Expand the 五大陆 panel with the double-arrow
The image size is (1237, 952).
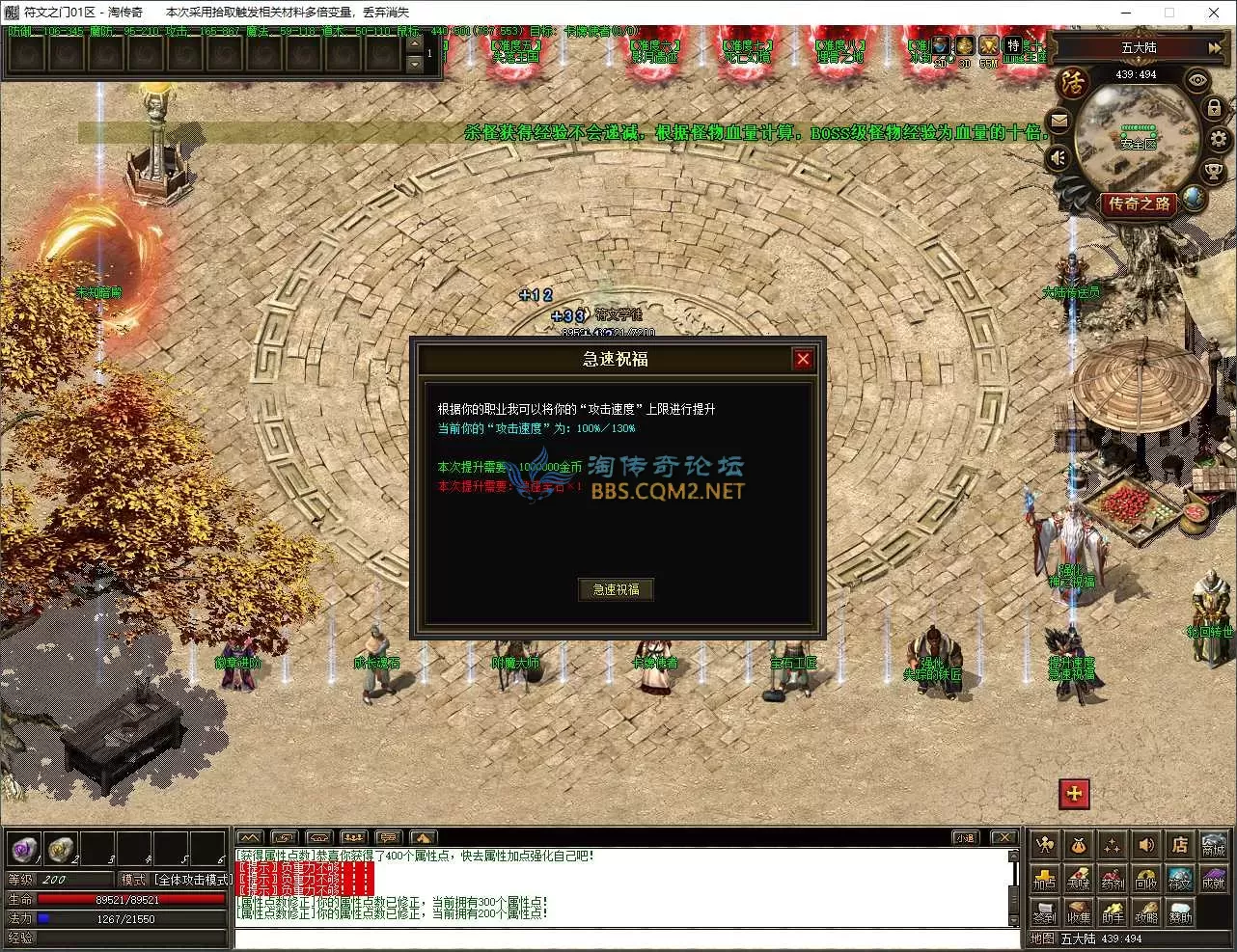point(1214,47)
